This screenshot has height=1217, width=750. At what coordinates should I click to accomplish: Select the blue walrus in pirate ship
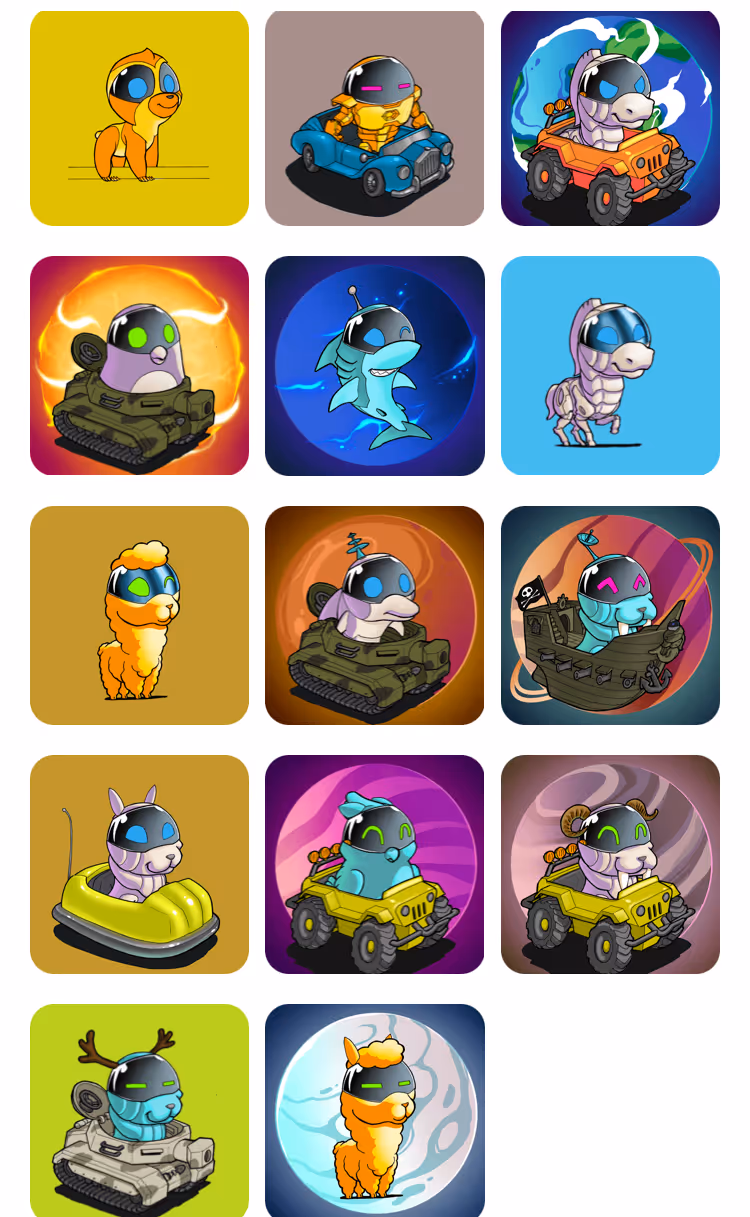[x=610, y=615]
